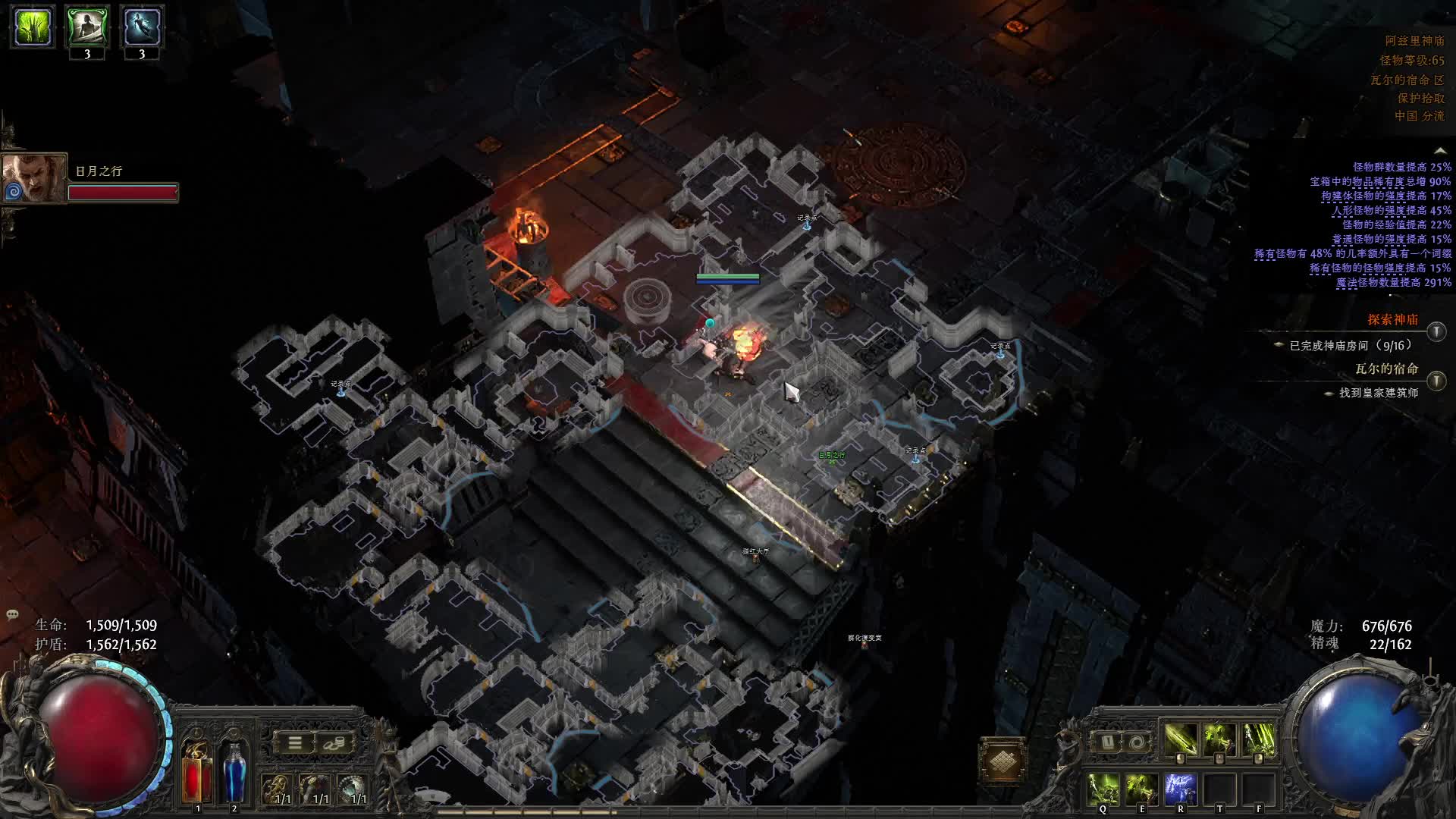Open the main menu hamburger button
Screen dimensions: 1456x819
pos(295,743)
